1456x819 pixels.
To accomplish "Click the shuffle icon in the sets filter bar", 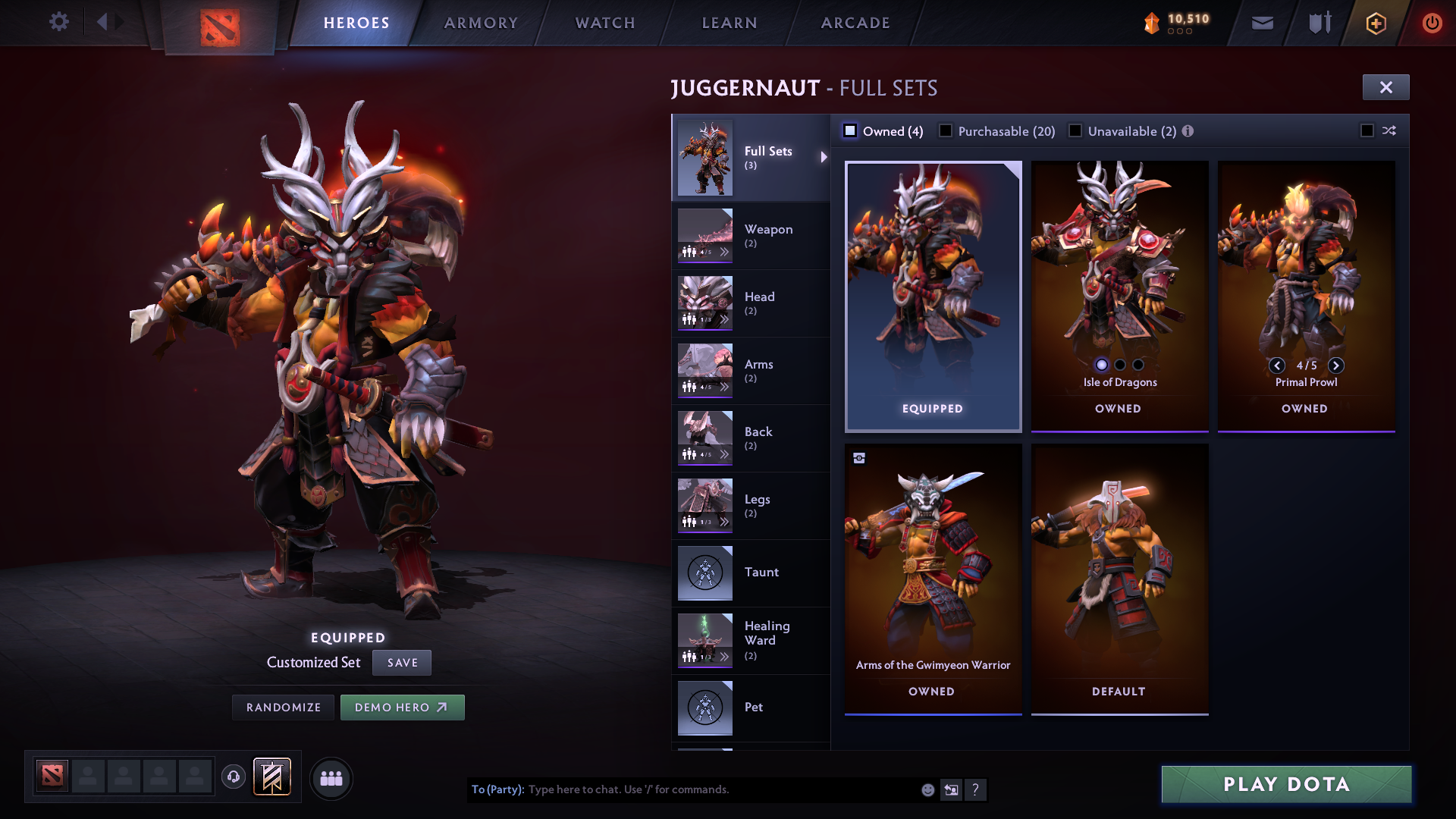I will pyautogui.click(x=1389, y=130).
